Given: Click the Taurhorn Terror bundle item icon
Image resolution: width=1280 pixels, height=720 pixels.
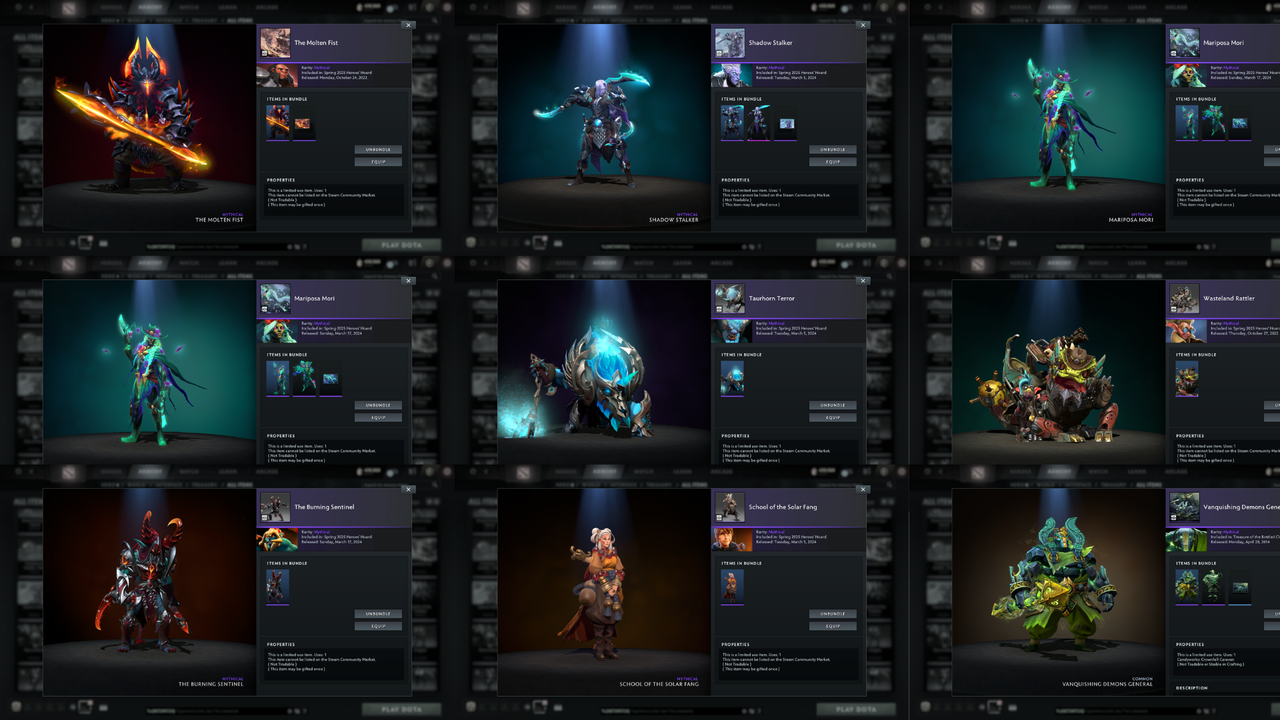Looking at the screenshot, I should 731,378.
